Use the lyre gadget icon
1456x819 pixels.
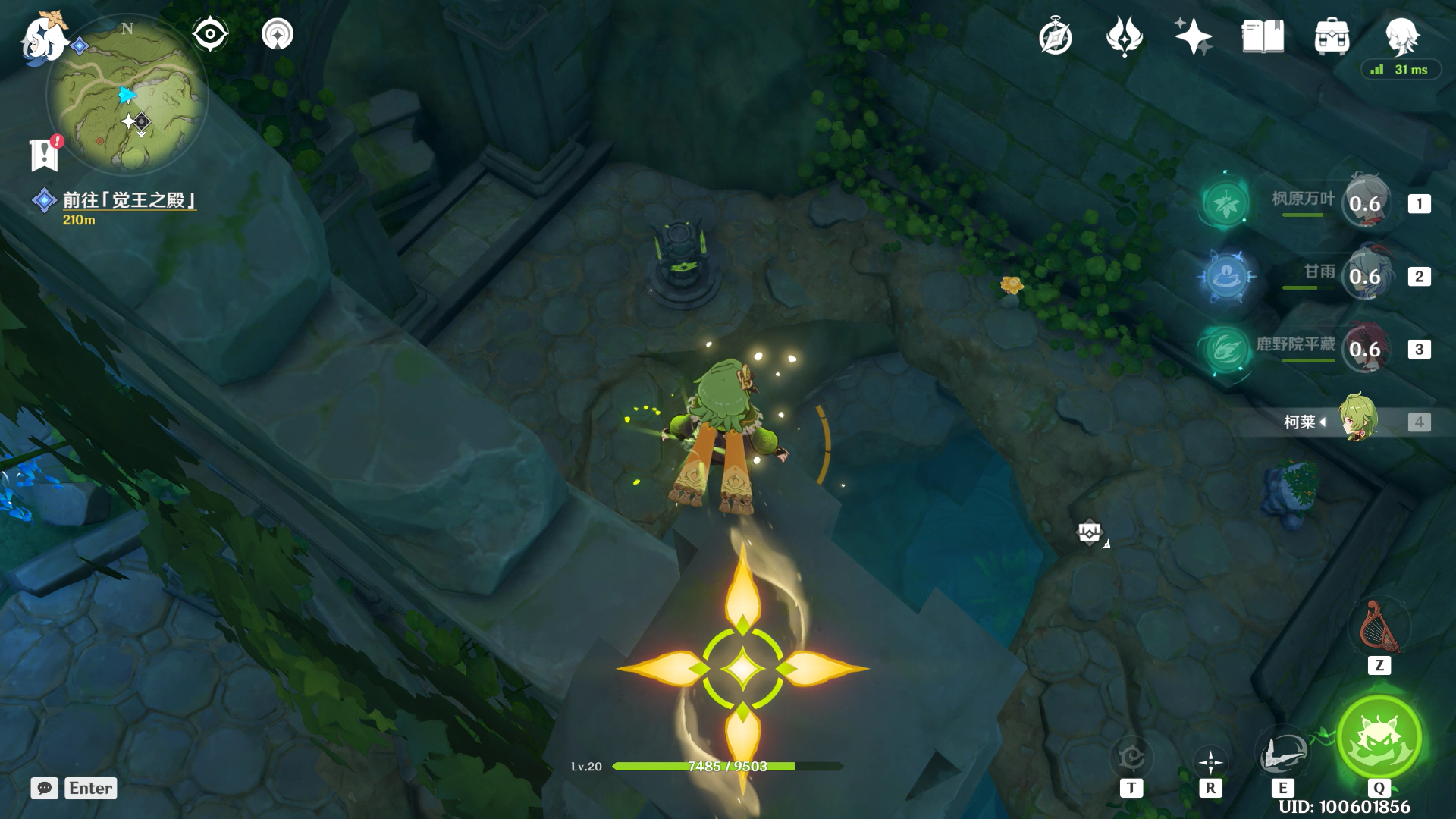[1379, 628]
